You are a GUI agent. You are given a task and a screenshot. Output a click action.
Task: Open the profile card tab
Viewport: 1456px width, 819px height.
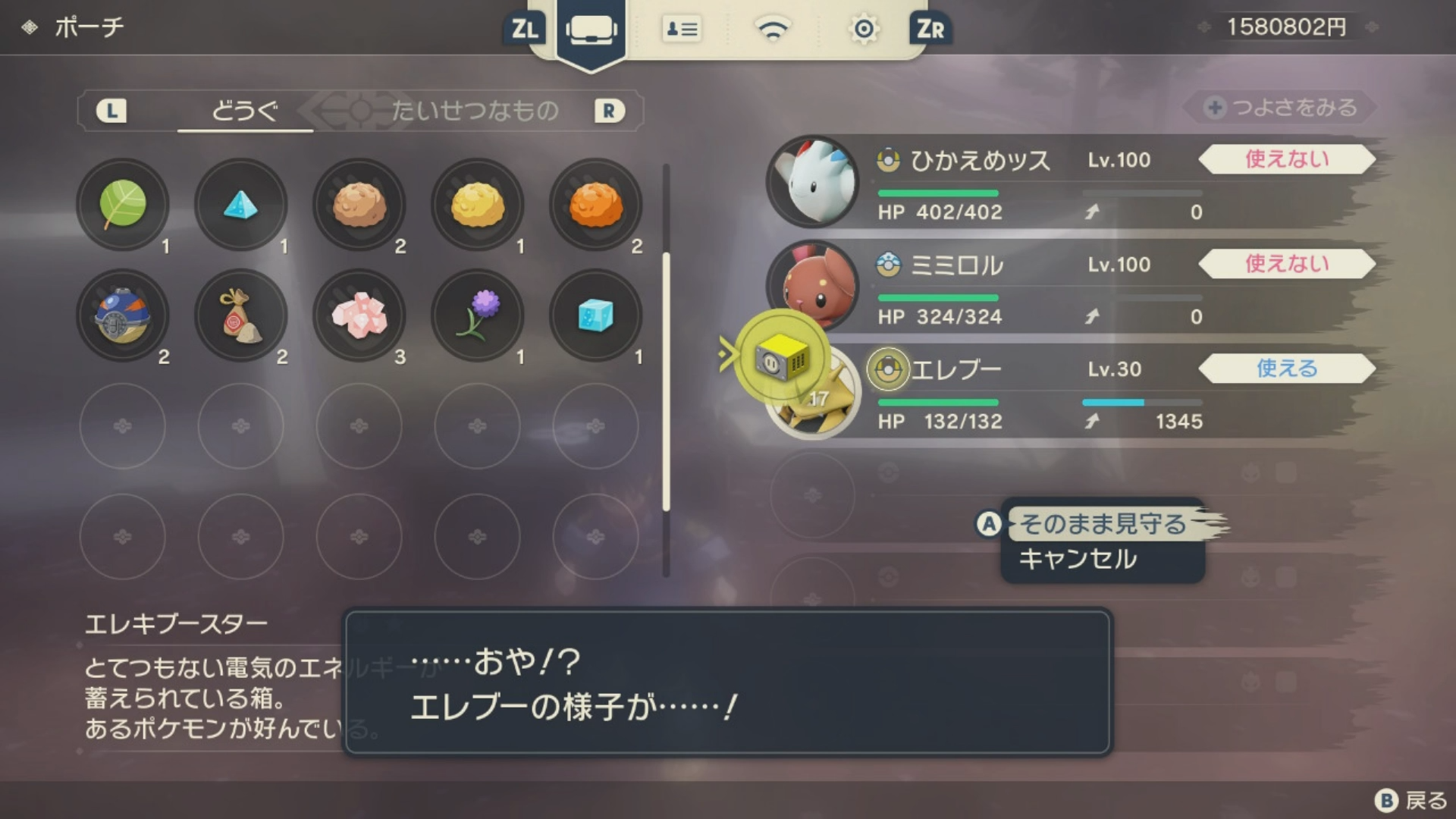[x=682, y=30]
